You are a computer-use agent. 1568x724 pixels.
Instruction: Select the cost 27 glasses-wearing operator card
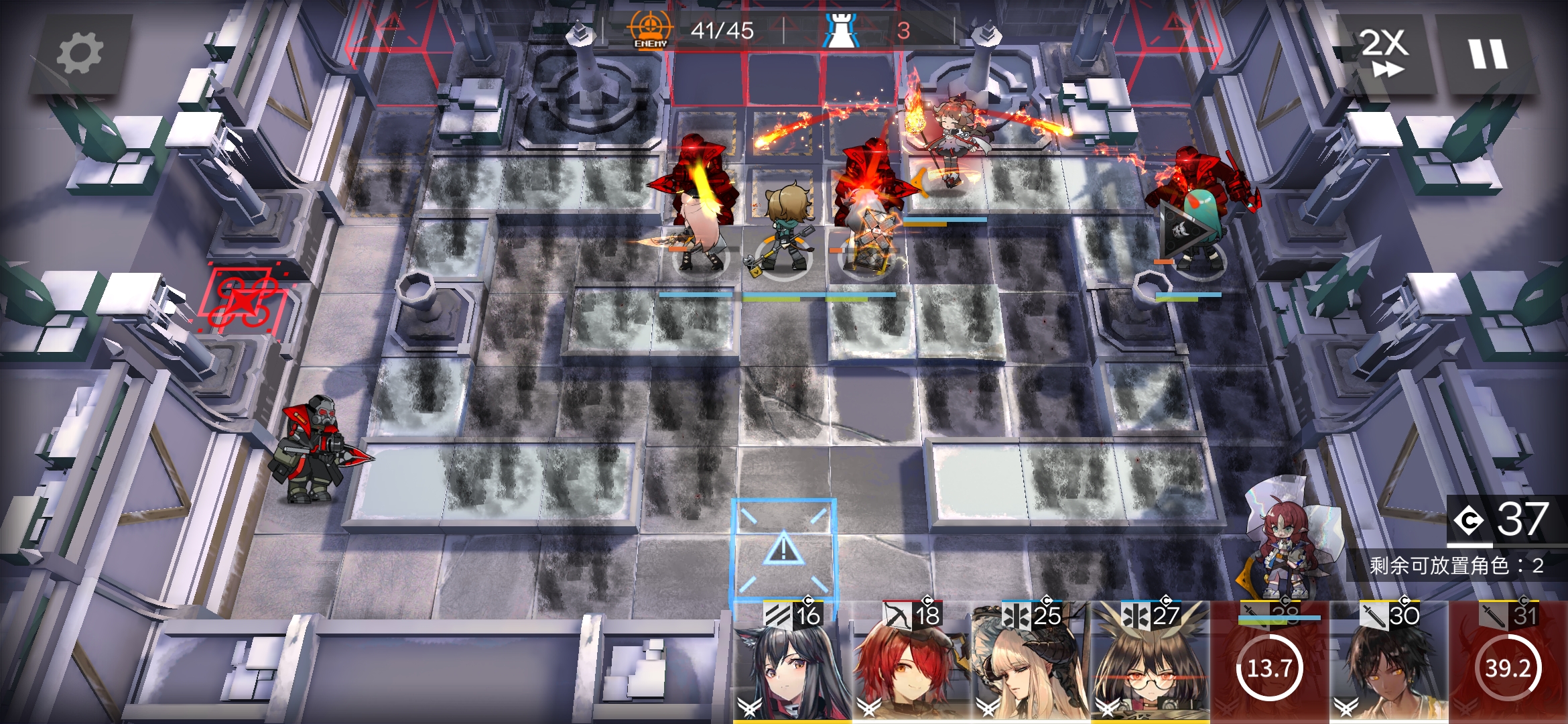[x=1150, y=664]
